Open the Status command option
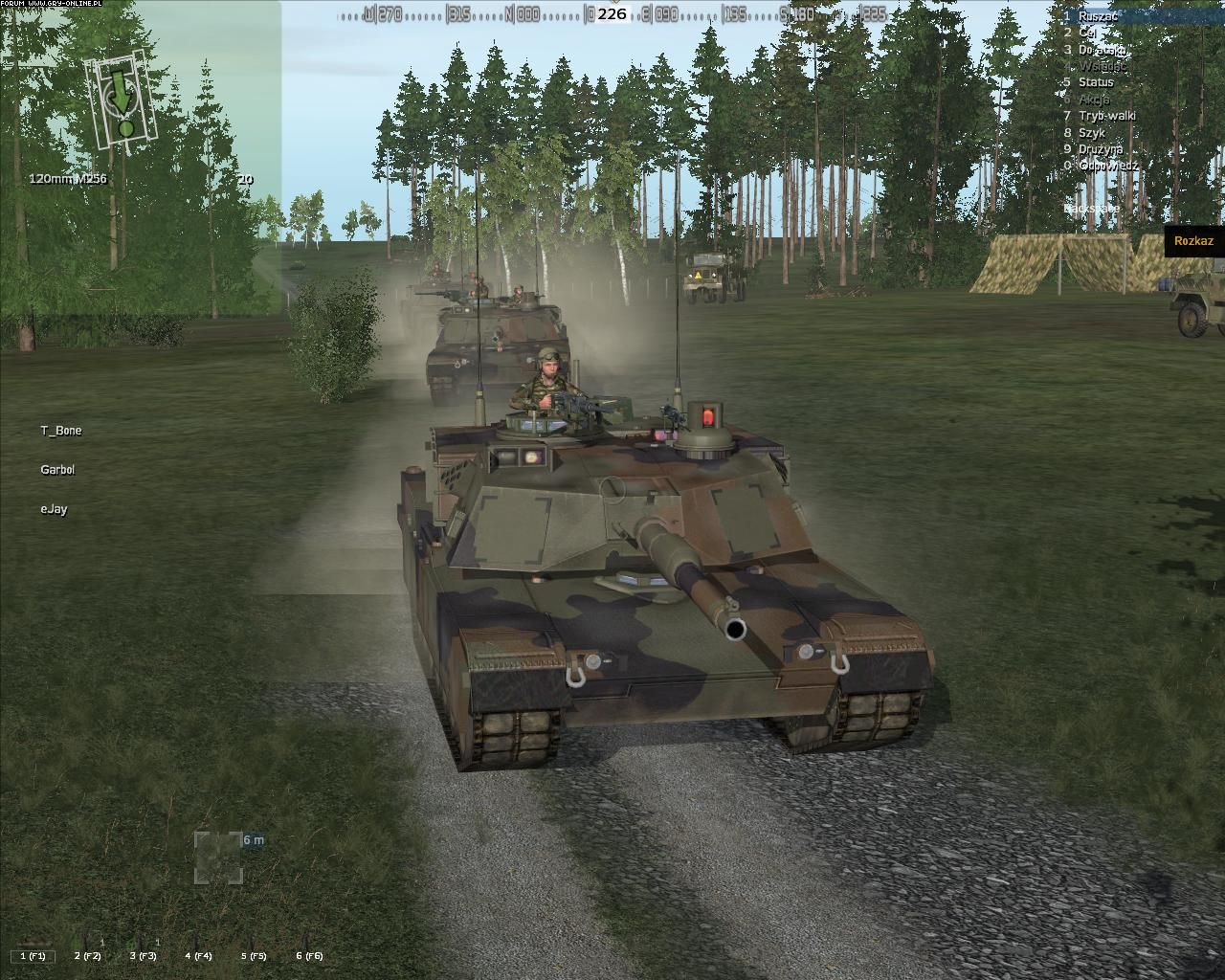The height and width of the screenshot is (980, 1225). [x=1096, y=82]
